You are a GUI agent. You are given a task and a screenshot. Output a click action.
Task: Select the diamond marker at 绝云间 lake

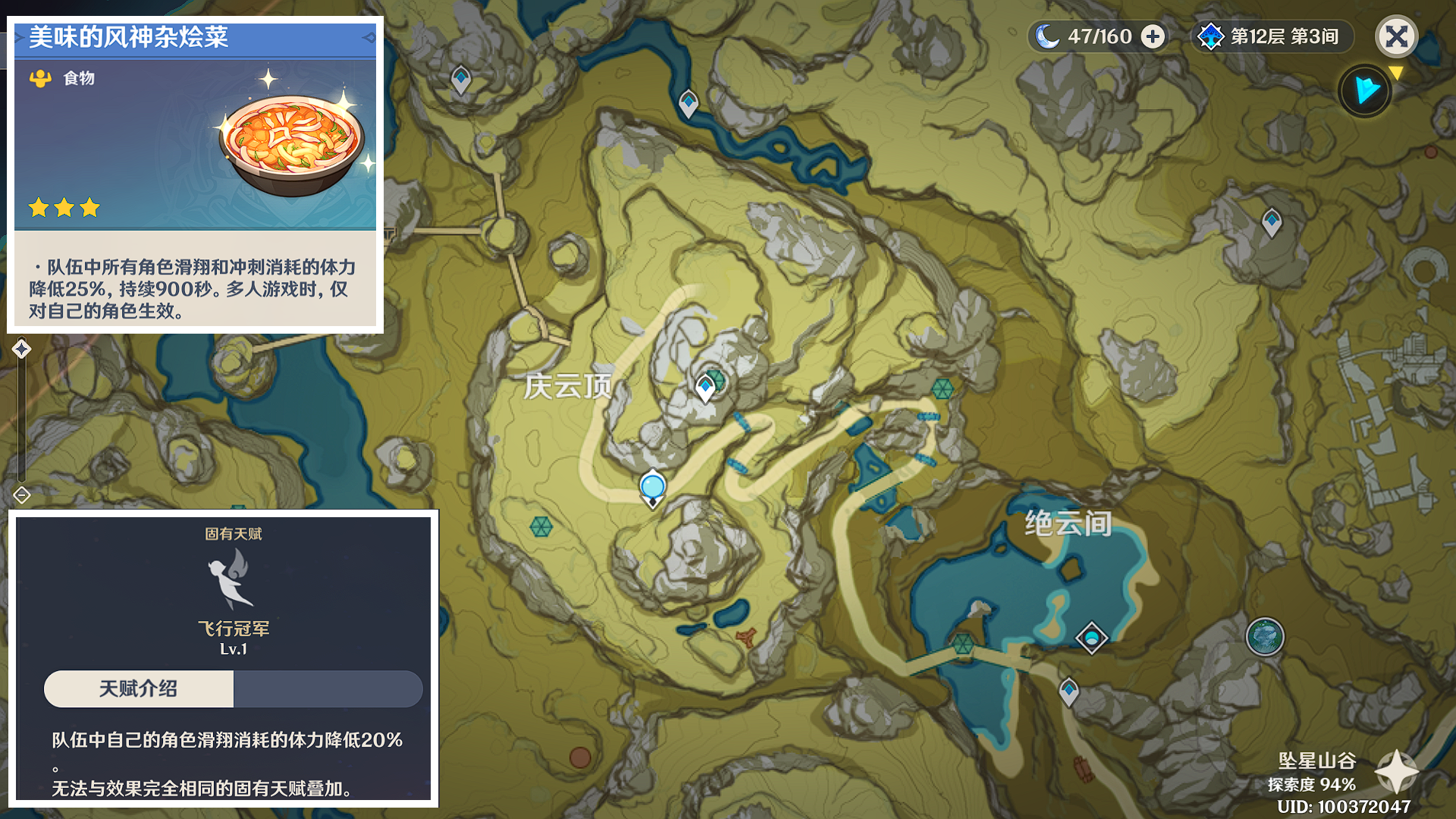point(1091,638)
